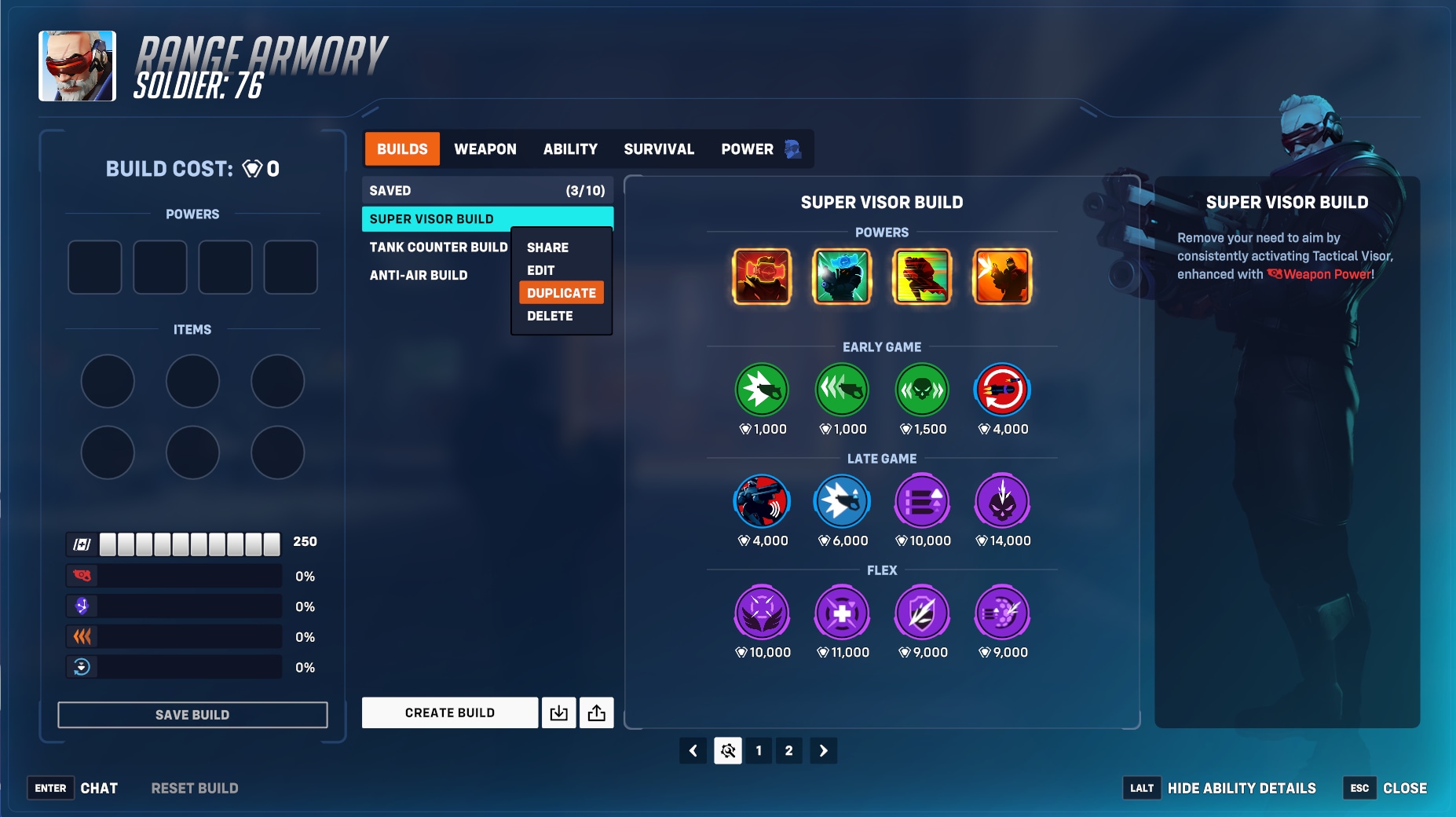Reset the build
Image resolution: width=1456 pixels, height=817 pixels.
[x=195, y=788]
